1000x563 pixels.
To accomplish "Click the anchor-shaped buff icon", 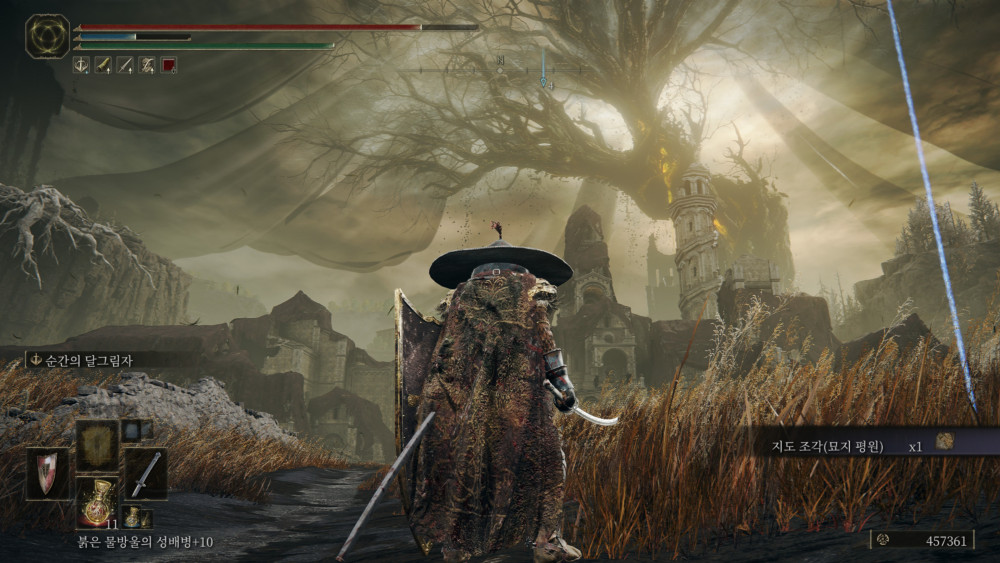I will (x=82, y=65).
